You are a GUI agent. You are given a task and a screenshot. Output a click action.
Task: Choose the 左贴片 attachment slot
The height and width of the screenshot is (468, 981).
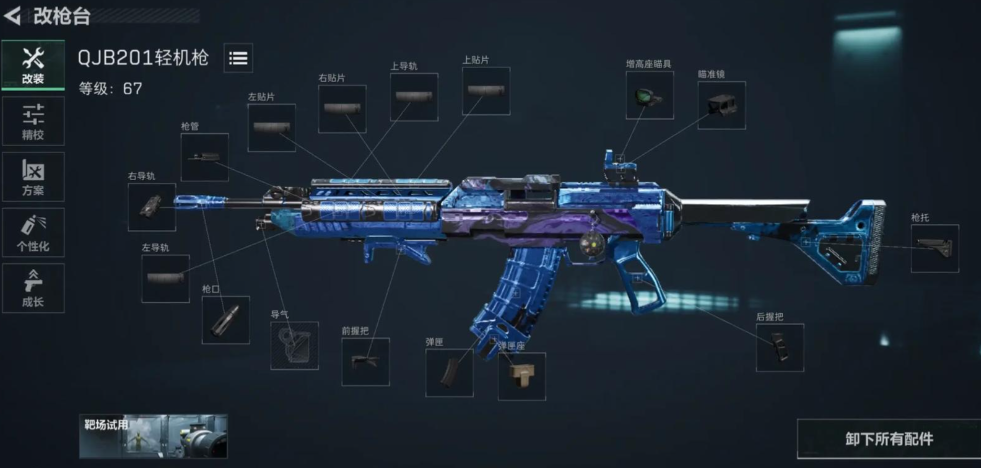point(271,128)
